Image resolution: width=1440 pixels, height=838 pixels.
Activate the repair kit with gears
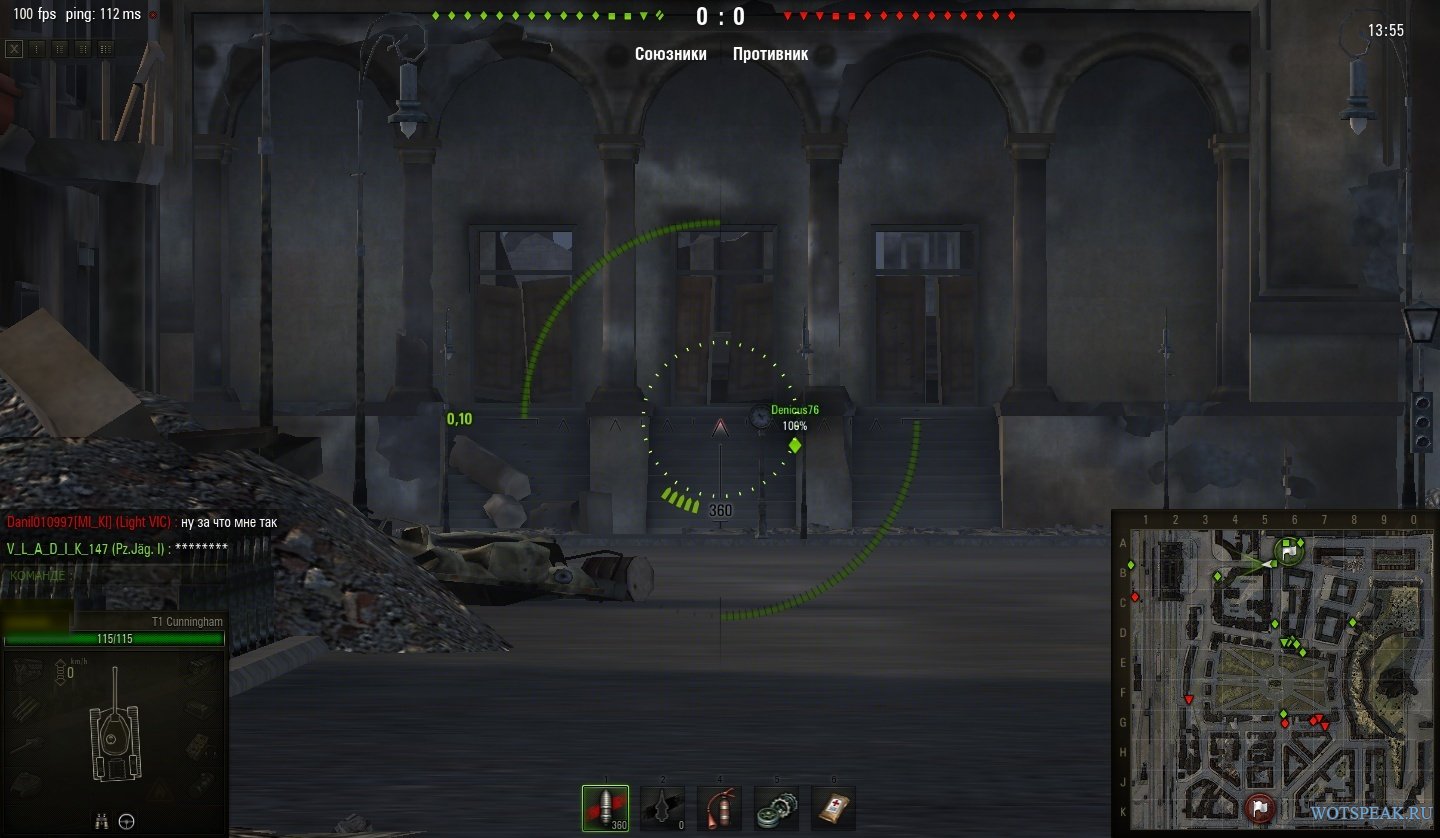[x=776, y=808]
